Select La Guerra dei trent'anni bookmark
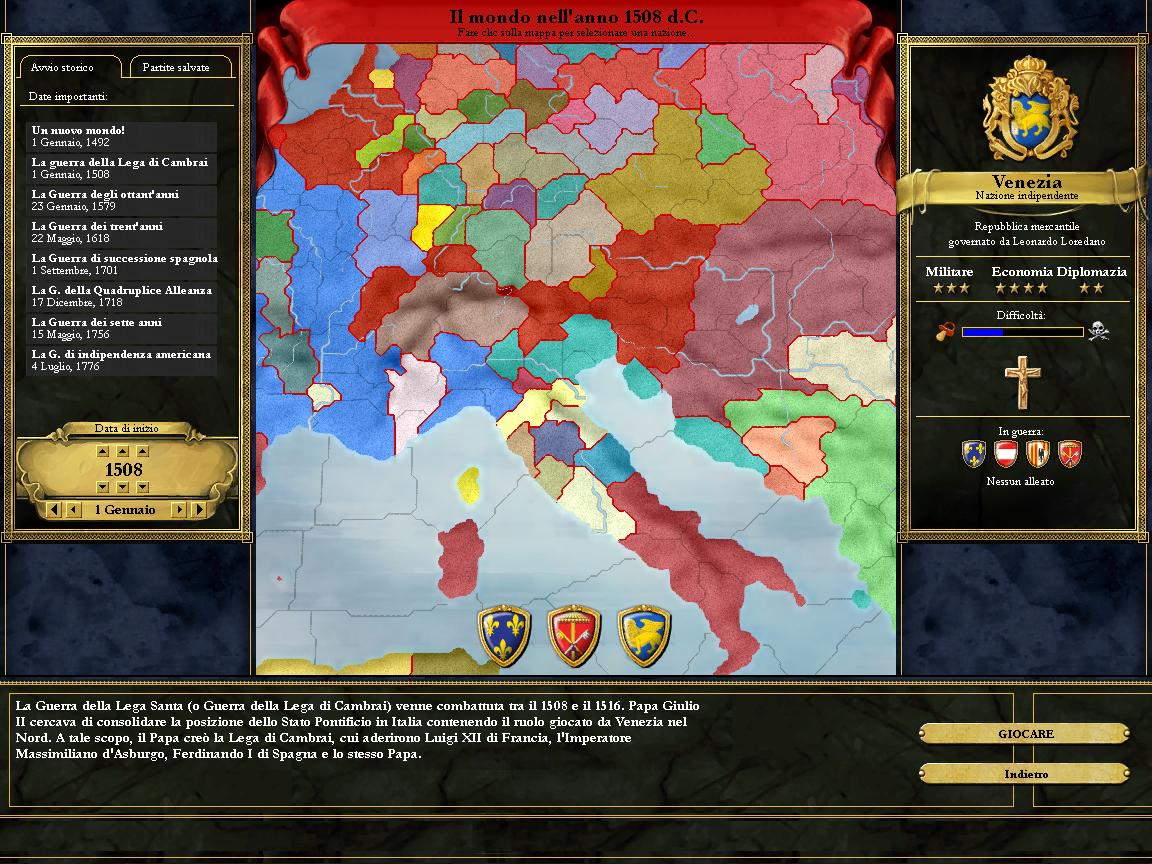Viewport: 1152px width, 864px height. (121, 232)
